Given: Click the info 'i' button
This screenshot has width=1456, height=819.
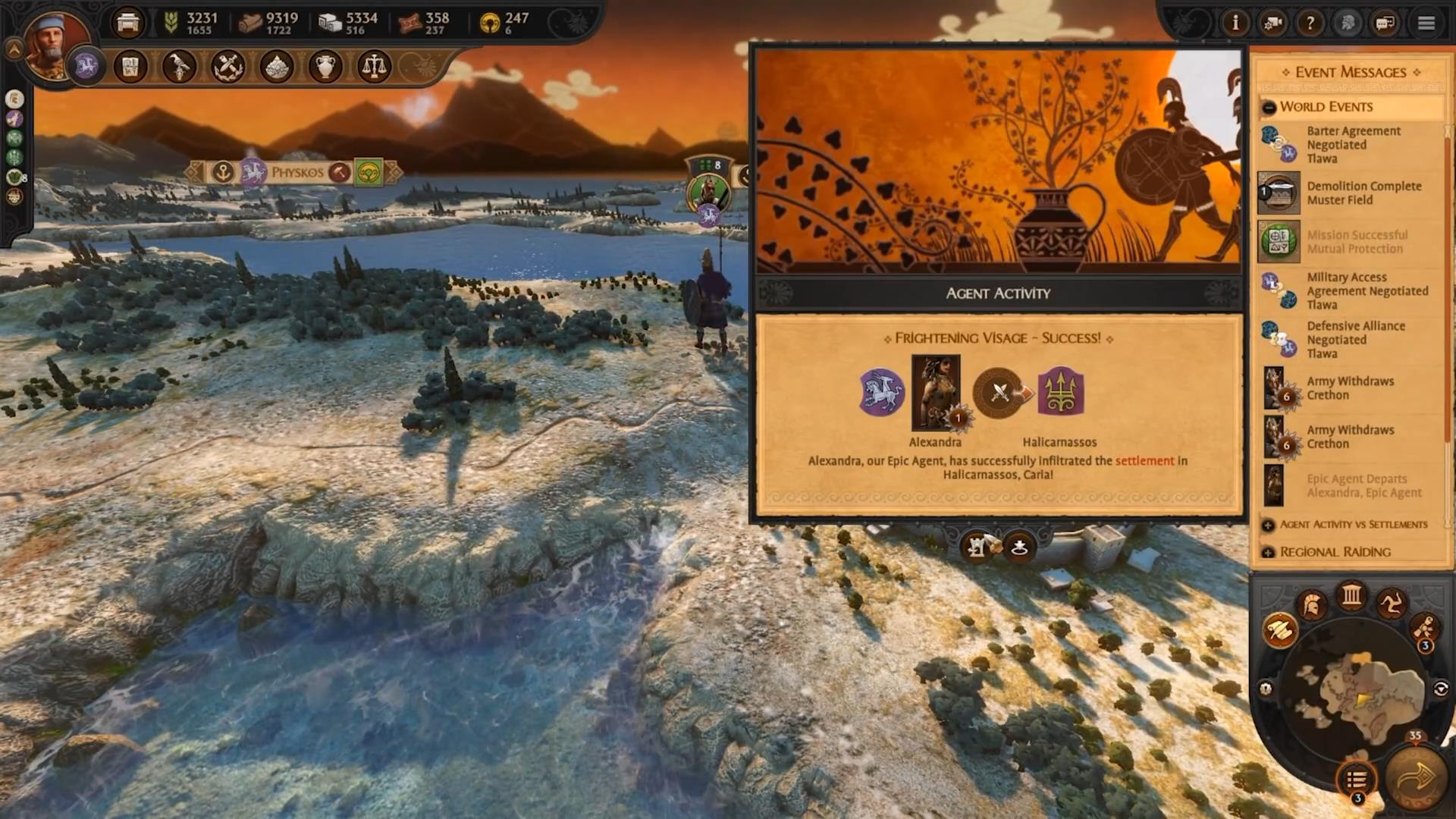Looking at the screenshot, I should click(1235, 23).
